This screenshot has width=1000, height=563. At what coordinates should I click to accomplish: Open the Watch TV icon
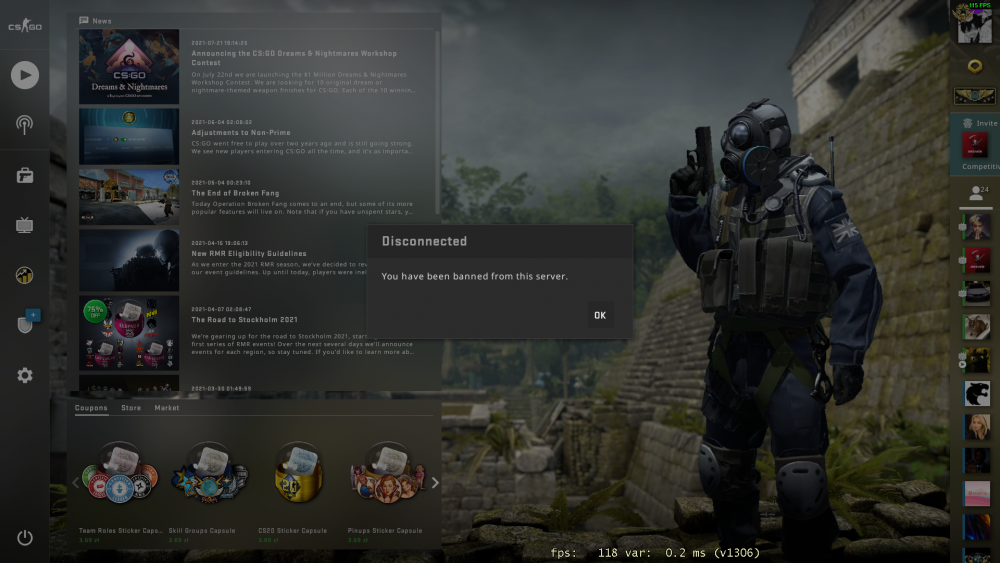[x=25, y=225]
